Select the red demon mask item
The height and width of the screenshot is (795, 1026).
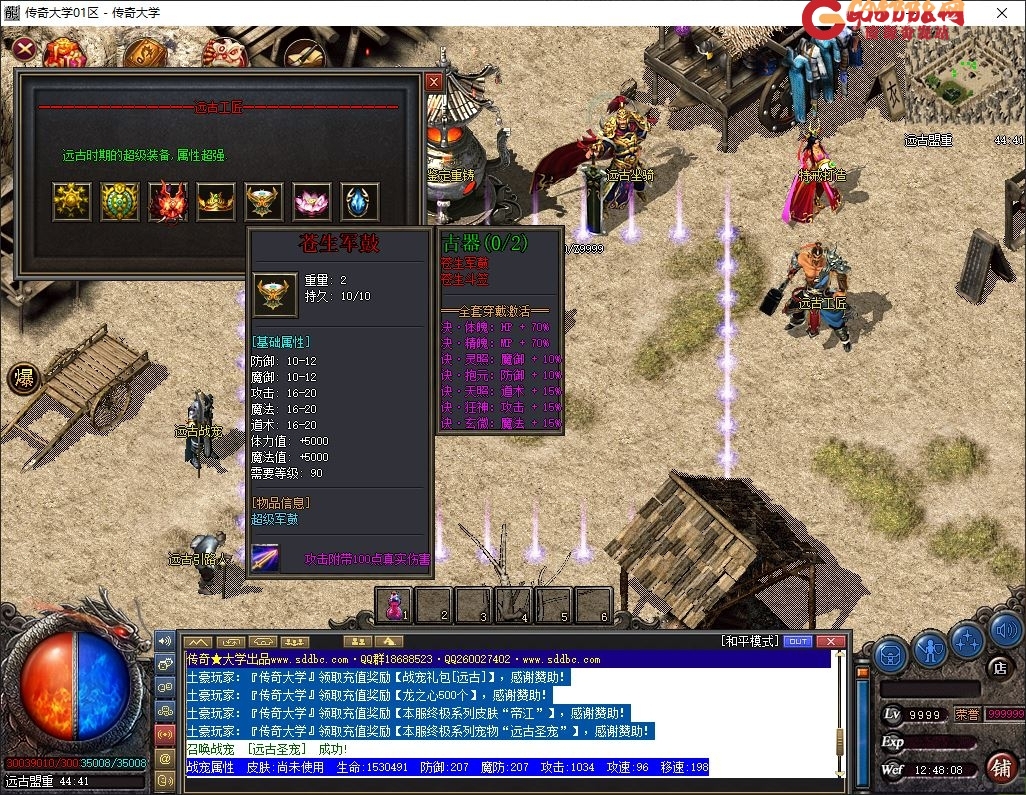(168, 202)
